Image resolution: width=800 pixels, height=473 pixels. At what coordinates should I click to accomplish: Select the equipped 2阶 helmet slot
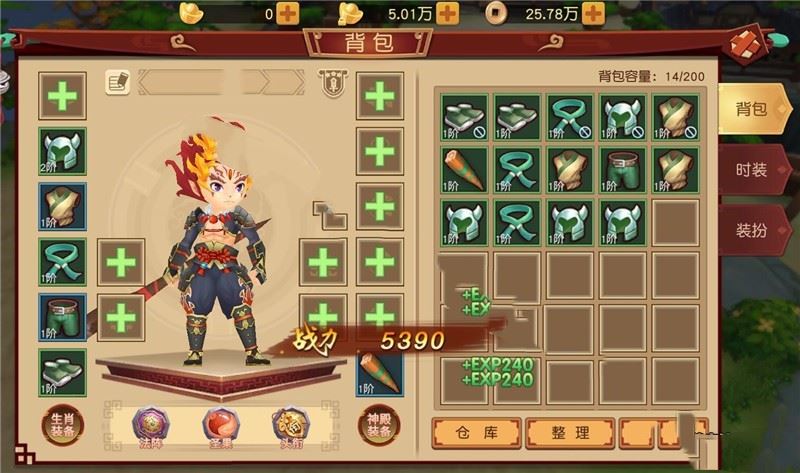coord(62,152)
